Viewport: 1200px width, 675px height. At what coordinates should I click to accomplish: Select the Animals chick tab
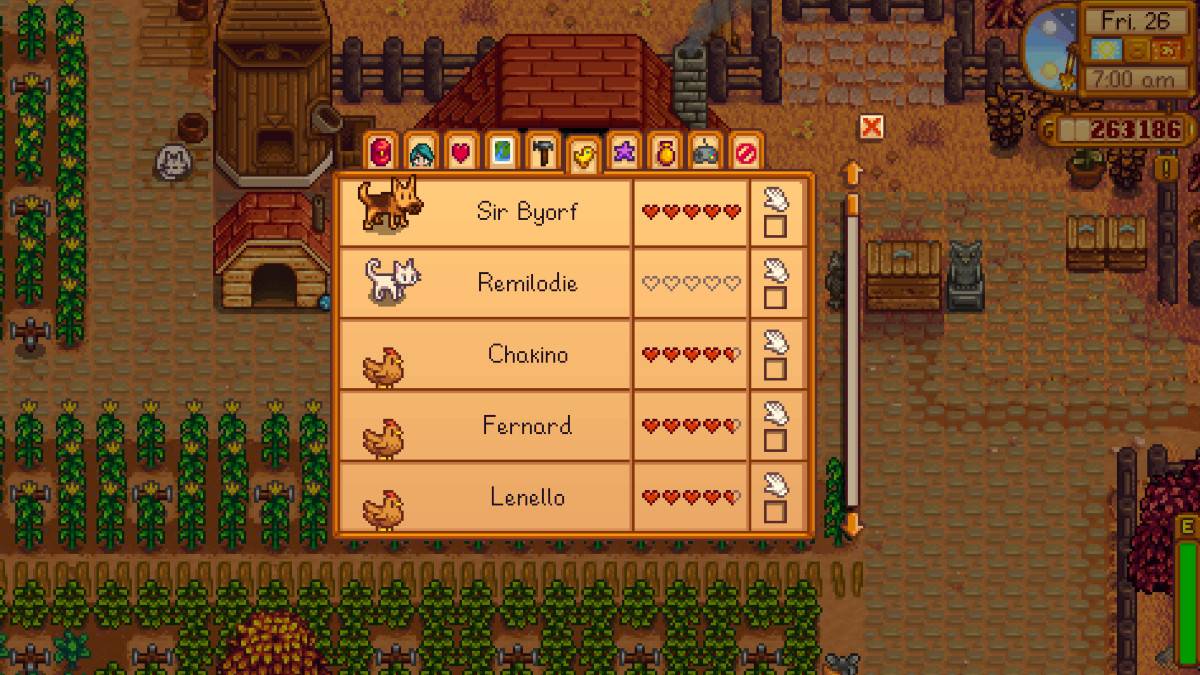point(582,154)
